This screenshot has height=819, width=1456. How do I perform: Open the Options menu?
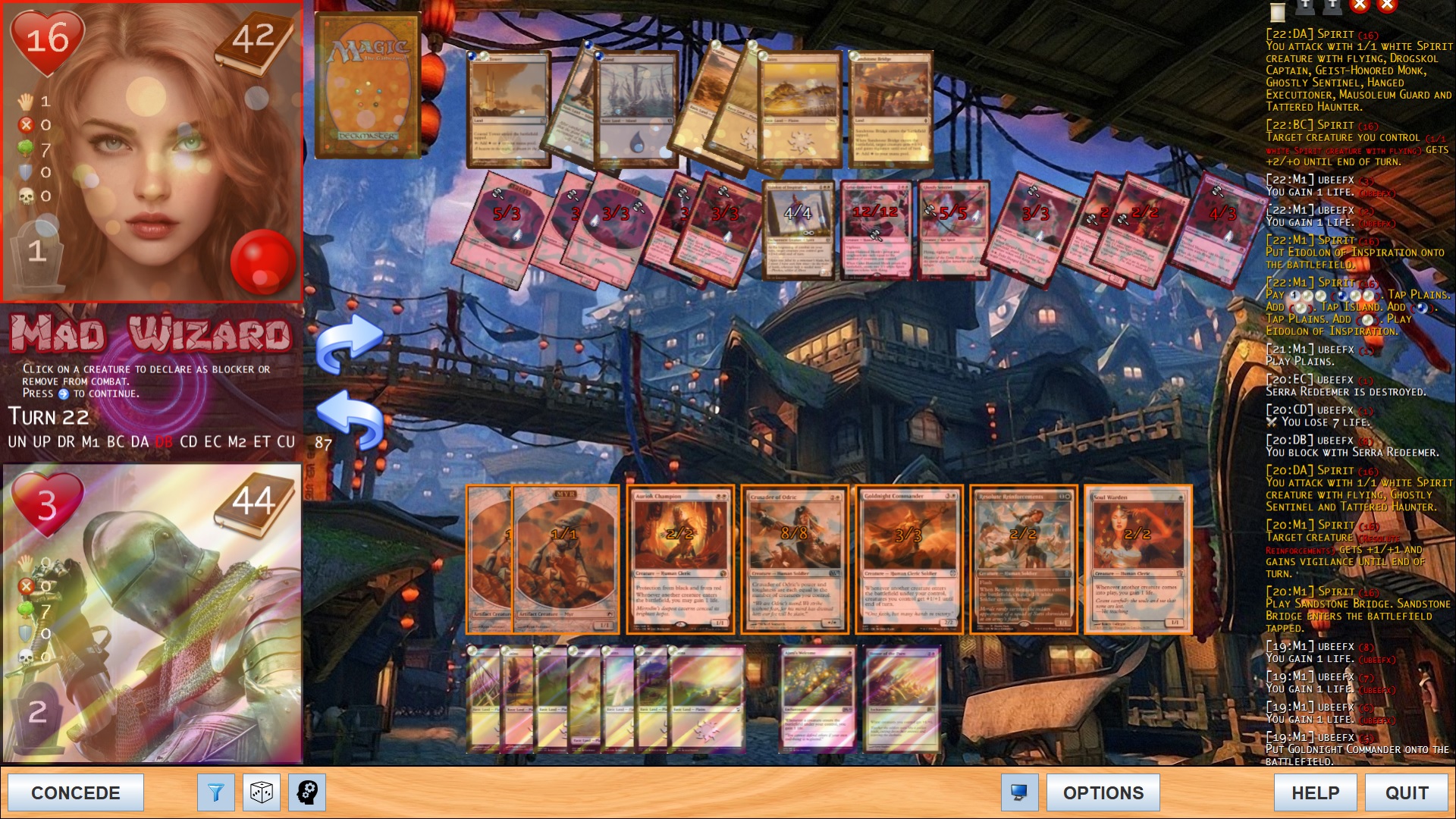[x=1103, y=792]
